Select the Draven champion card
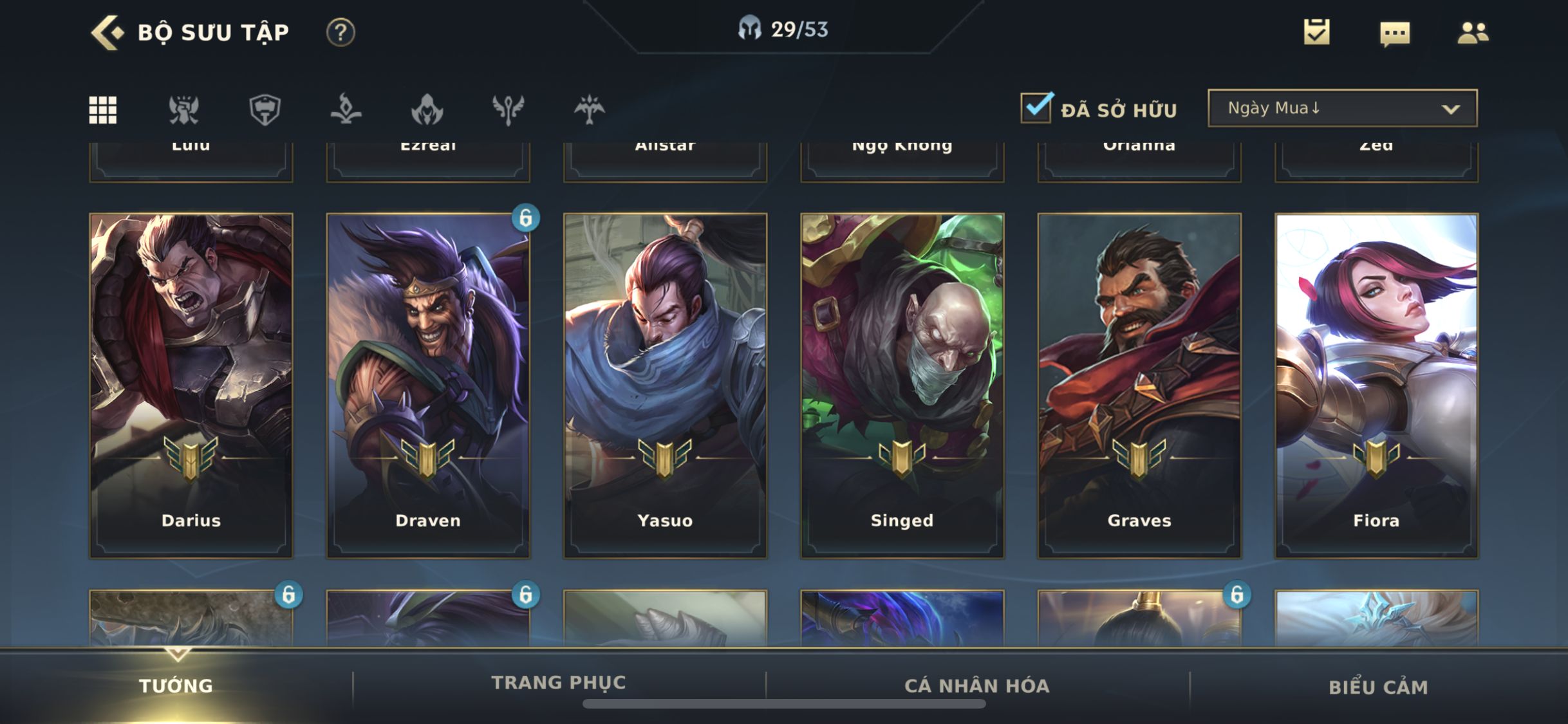The image size is (1568, 724). (x=428, y=385)
